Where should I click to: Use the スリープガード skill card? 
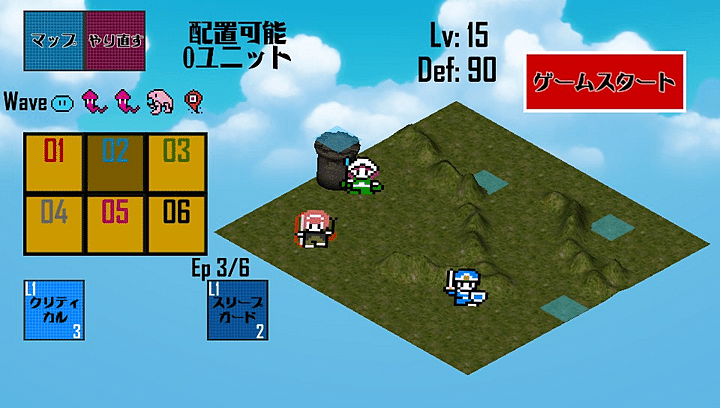[237, 311]
